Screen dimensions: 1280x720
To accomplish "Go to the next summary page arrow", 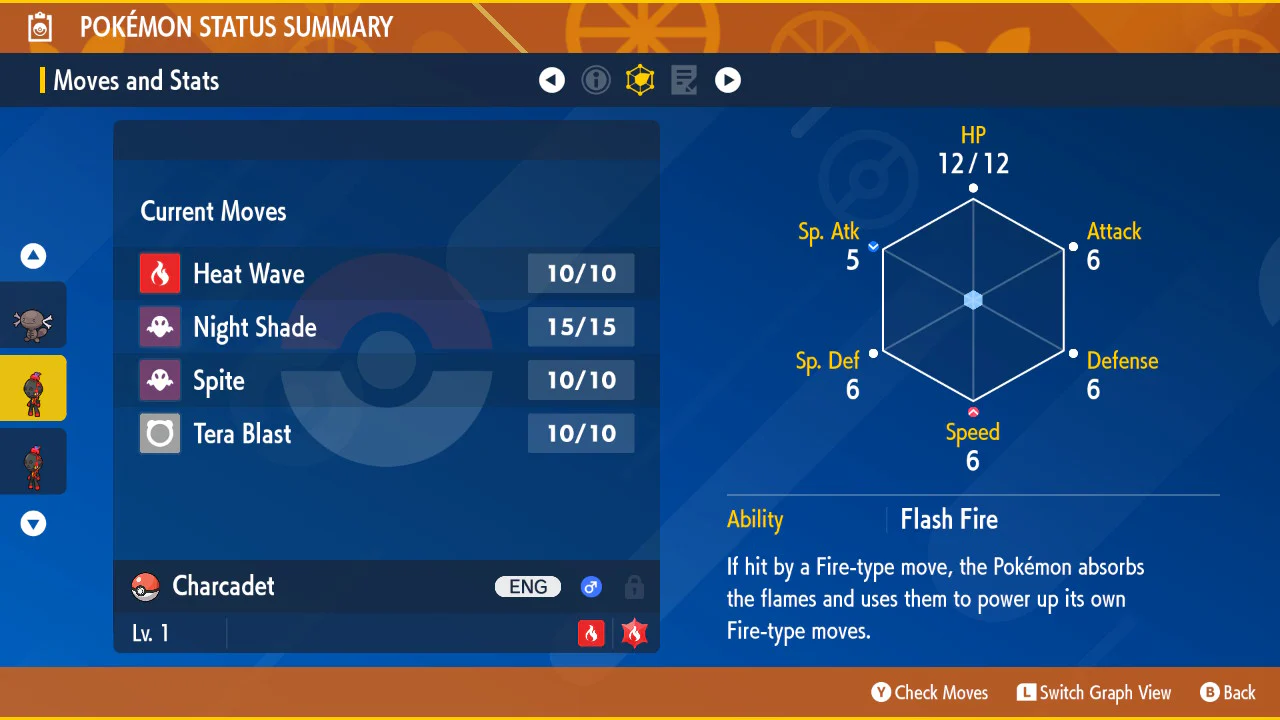I will pyautogui.click(x=728, y=80).
